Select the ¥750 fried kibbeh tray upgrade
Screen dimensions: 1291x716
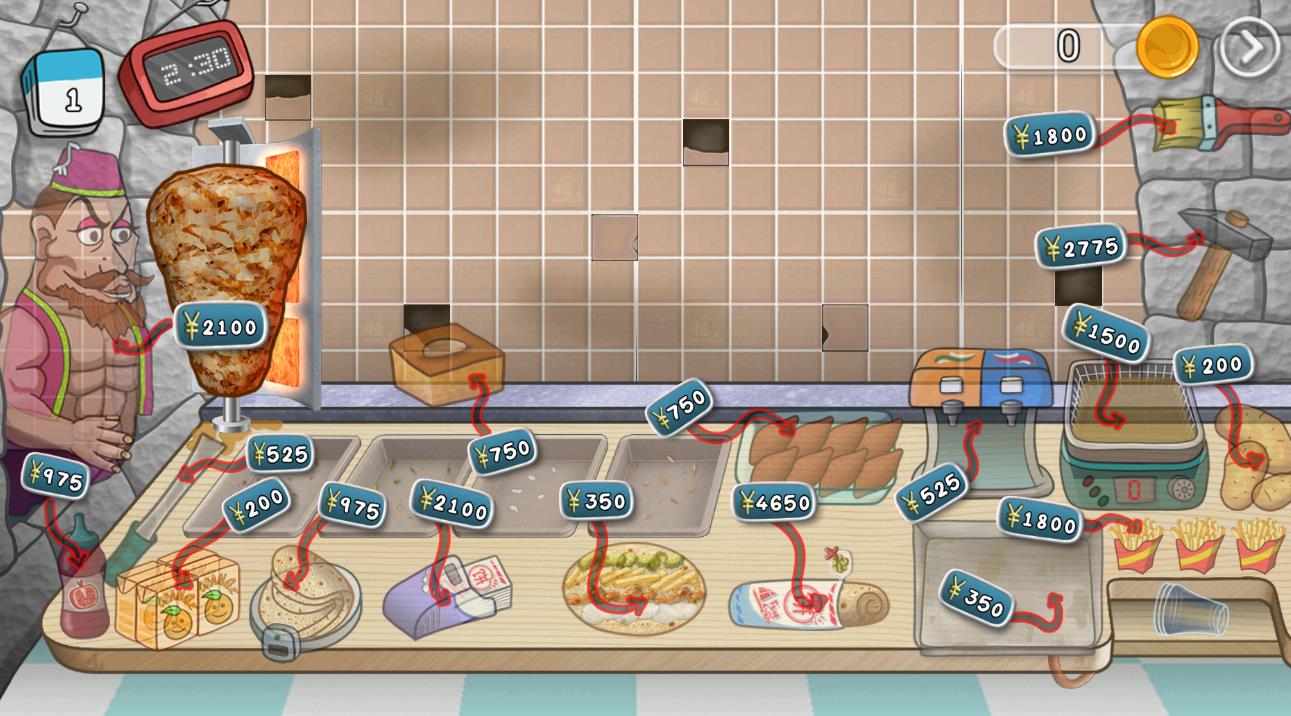tap(679, 407)
